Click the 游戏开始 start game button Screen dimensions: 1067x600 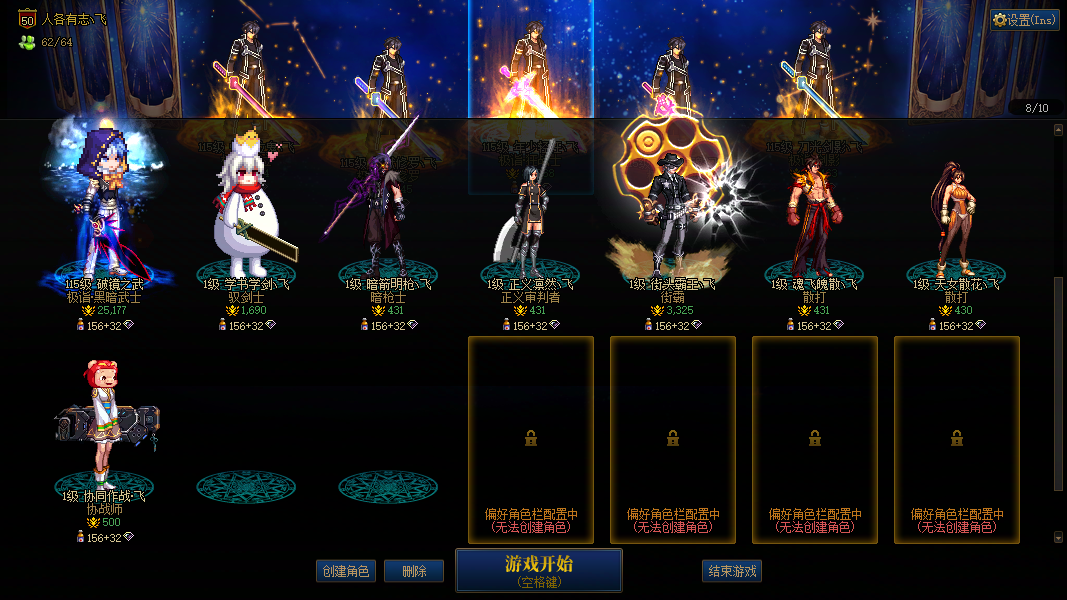click(538, 570)
